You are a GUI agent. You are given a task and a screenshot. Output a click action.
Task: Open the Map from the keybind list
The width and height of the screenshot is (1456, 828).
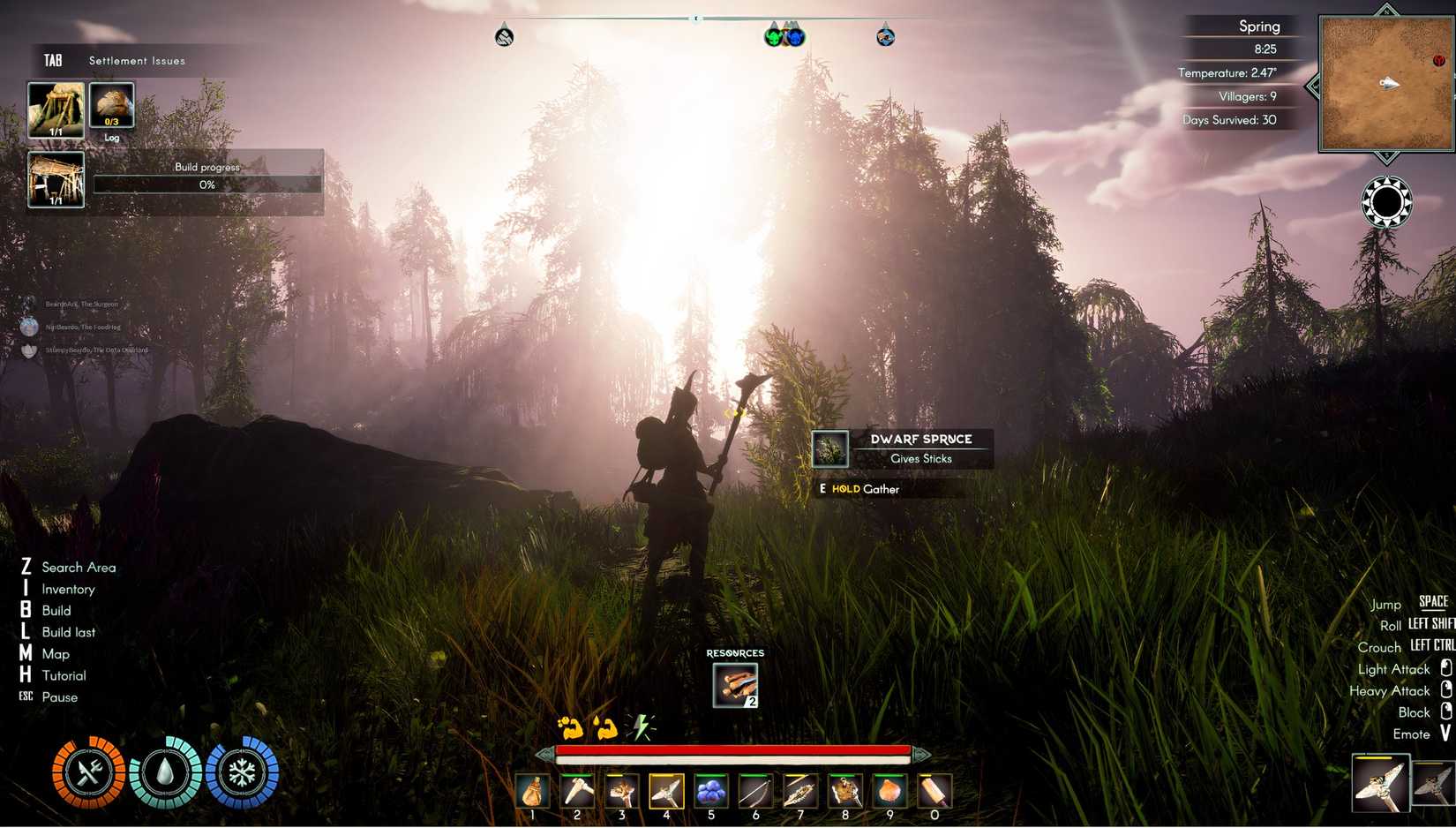click(56, 653)
